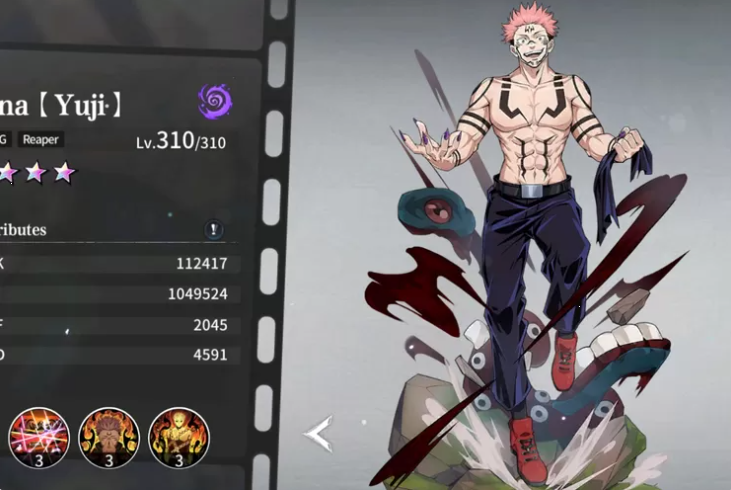The image size is (731, 490).
Task: Open the skill with crossing pink slashes
Action: (39, 438)
